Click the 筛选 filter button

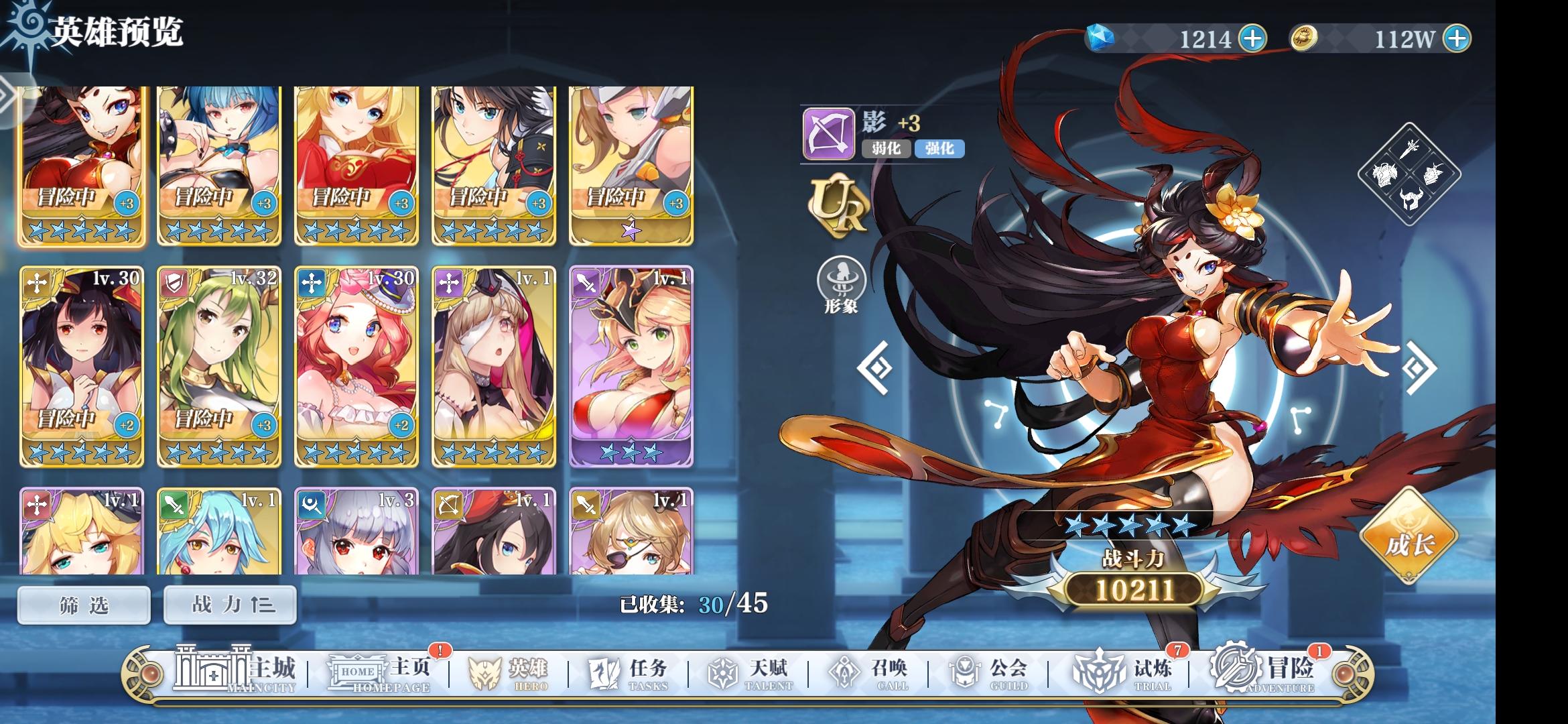pyautogui.click(x=82, y=604)
